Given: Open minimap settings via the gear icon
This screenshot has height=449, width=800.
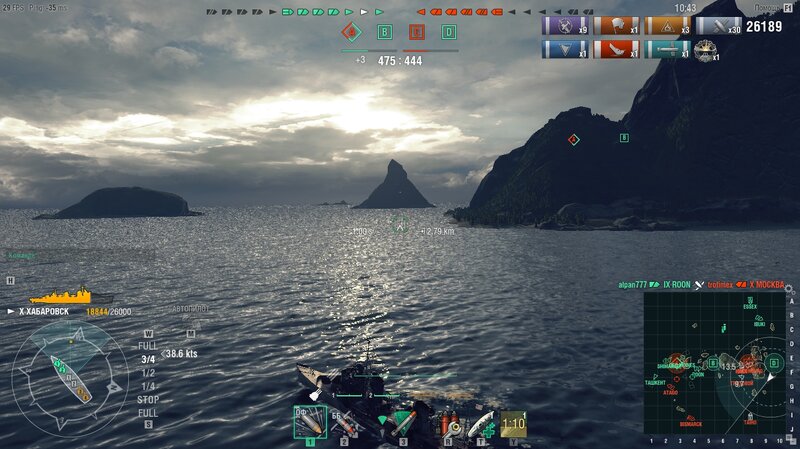Looking at the screenshot, I should 788,289.
